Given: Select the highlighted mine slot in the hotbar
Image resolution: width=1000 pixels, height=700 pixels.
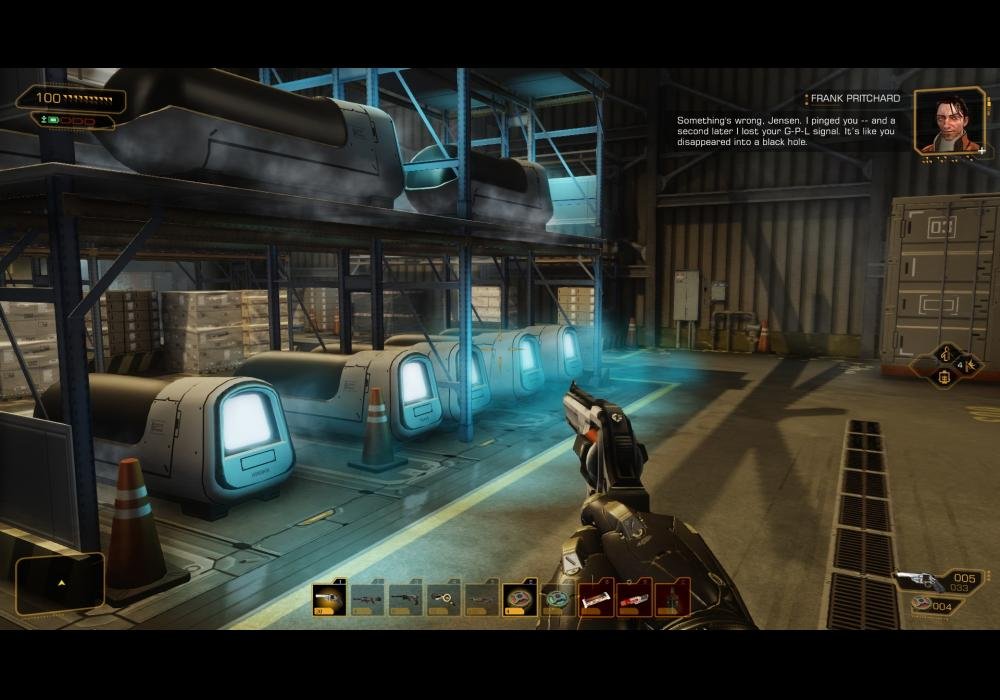Looking at the screenshot, I should pyautogui.click(x=519, y=599).
